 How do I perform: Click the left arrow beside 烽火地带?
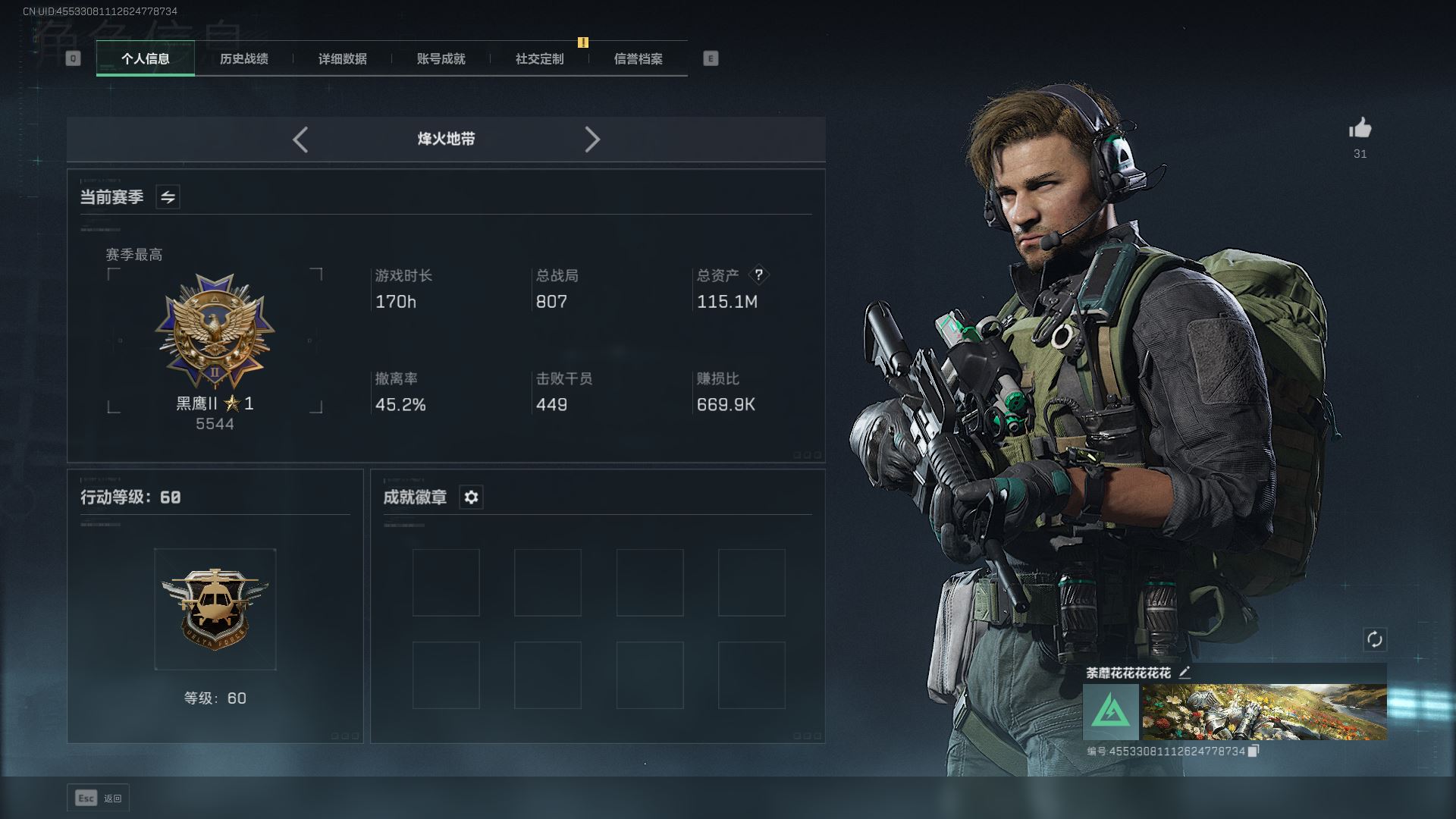coord(300,140)
